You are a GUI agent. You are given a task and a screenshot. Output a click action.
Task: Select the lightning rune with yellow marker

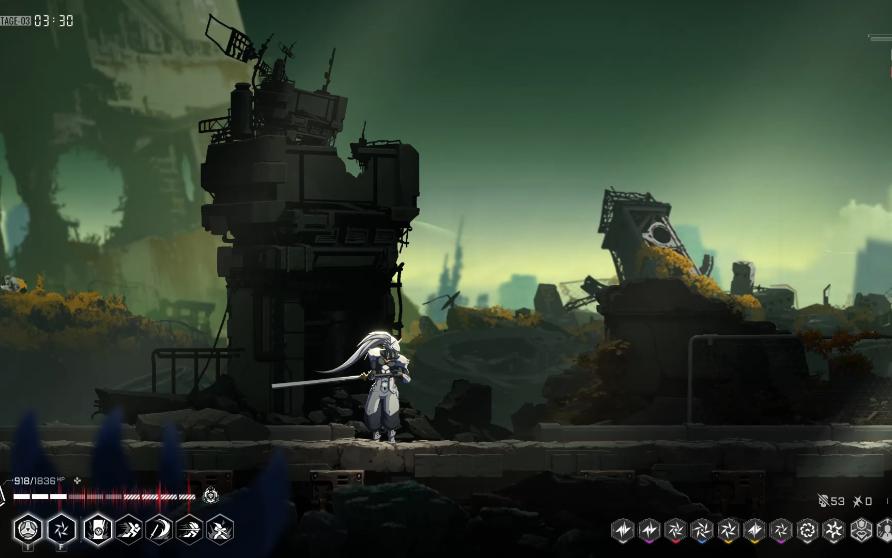[x=755, y=530]
